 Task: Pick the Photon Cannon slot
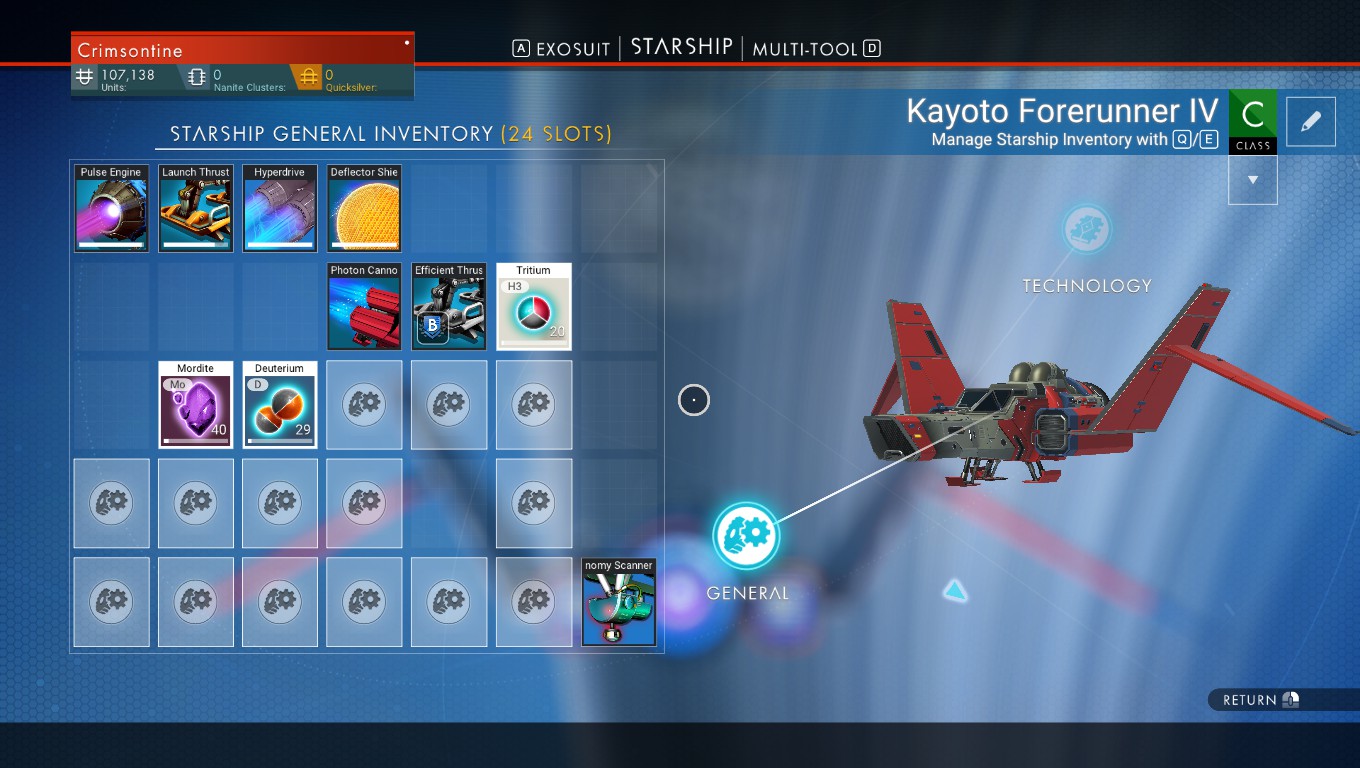pos(364,306)
